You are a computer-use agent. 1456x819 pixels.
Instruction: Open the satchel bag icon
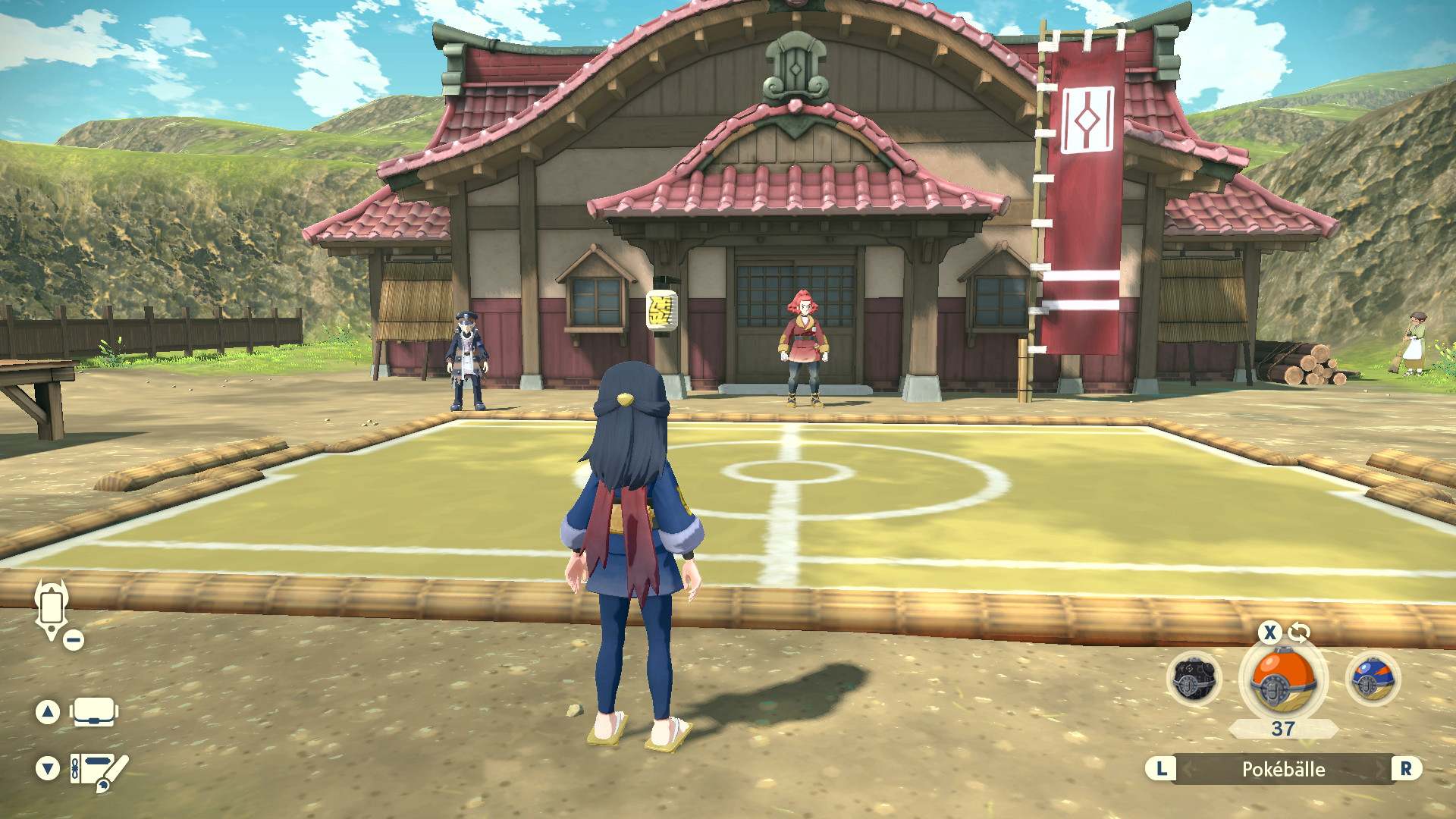point(94,711)
